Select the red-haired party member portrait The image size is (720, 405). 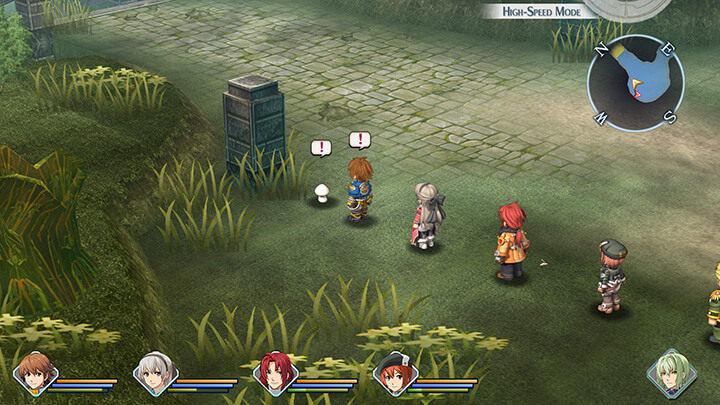click(274, 374)
